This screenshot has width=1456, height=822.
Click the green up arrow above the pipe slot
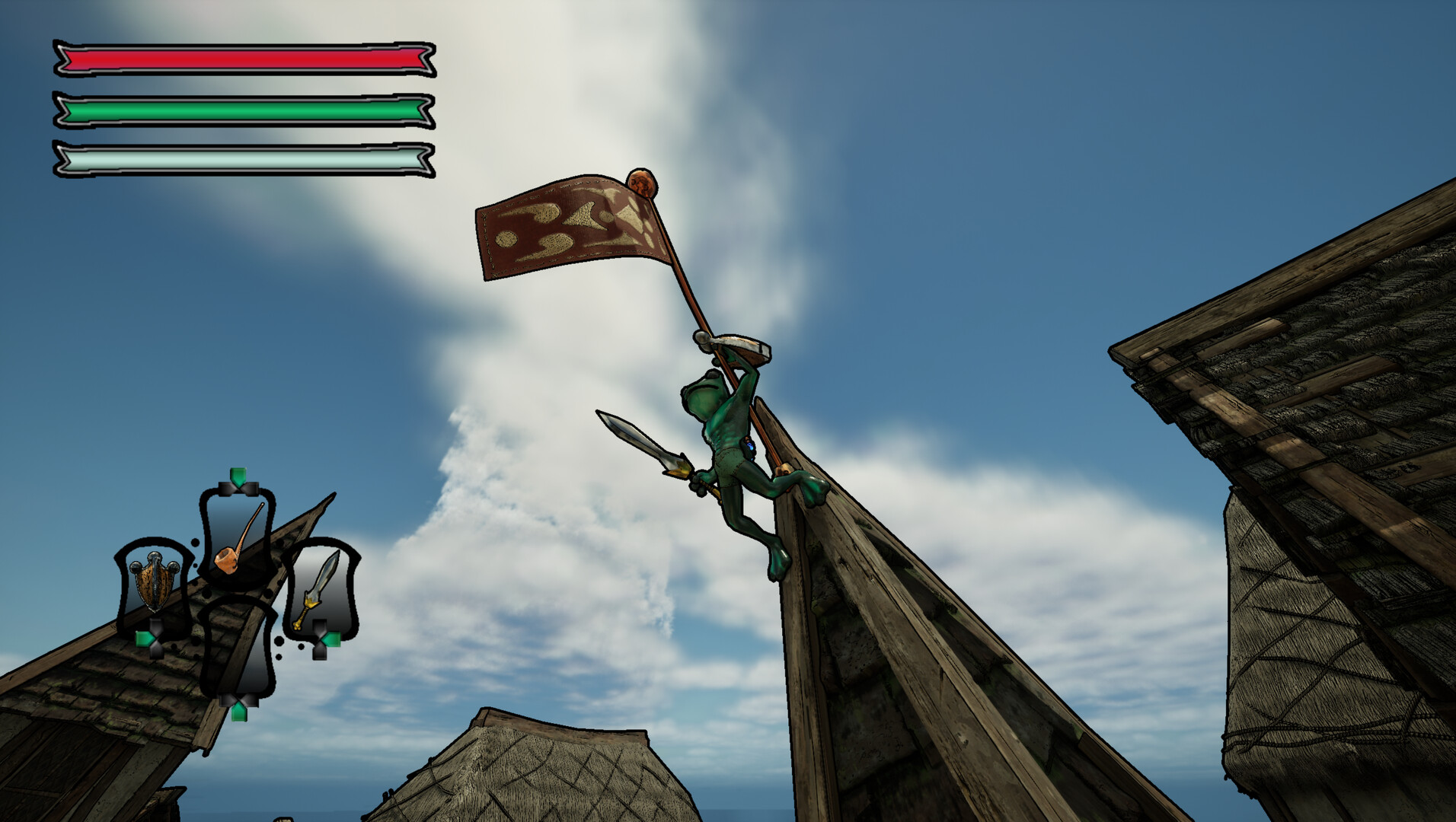click(237, 476)
